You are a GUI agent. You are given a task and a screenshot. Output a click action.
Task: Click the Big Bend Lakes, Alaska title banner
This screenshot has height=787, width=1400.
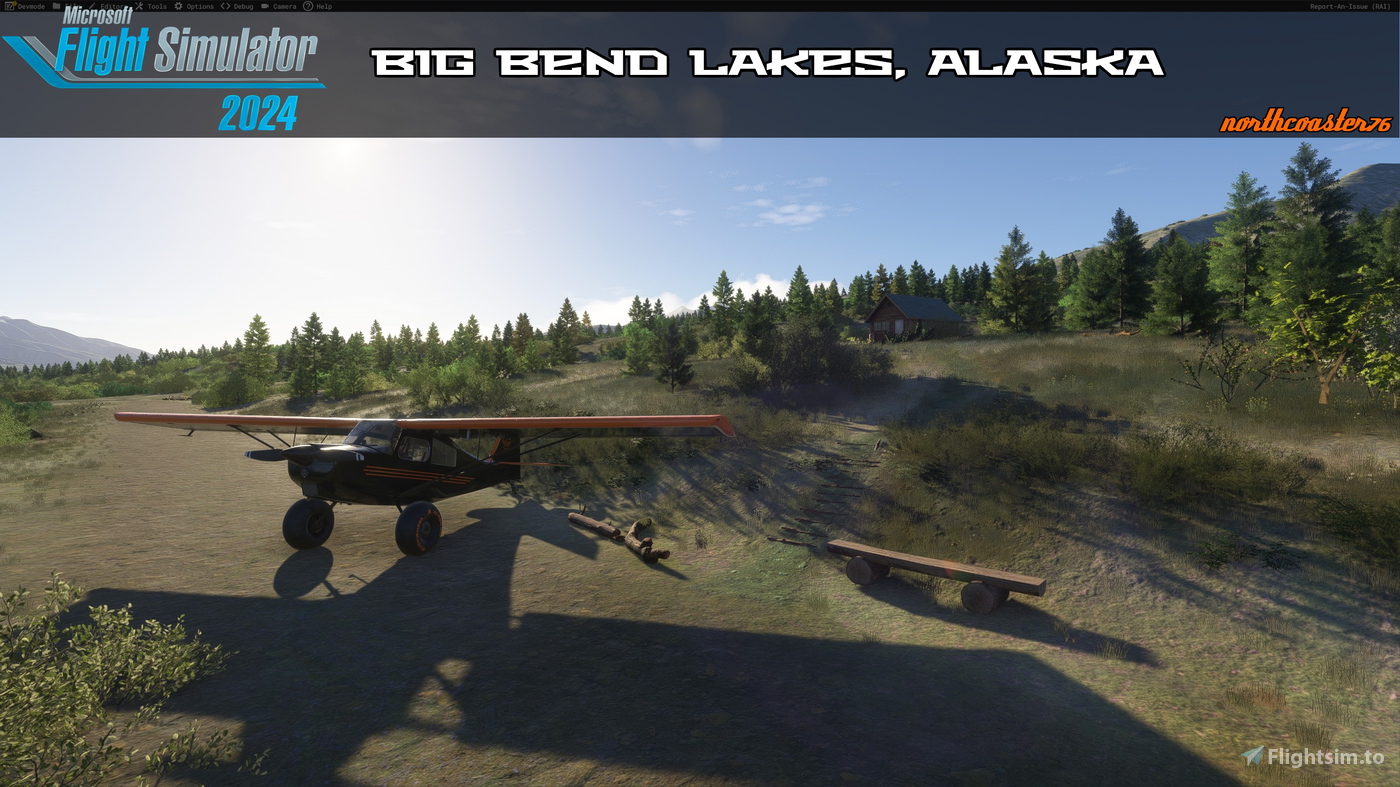point(770,62)
